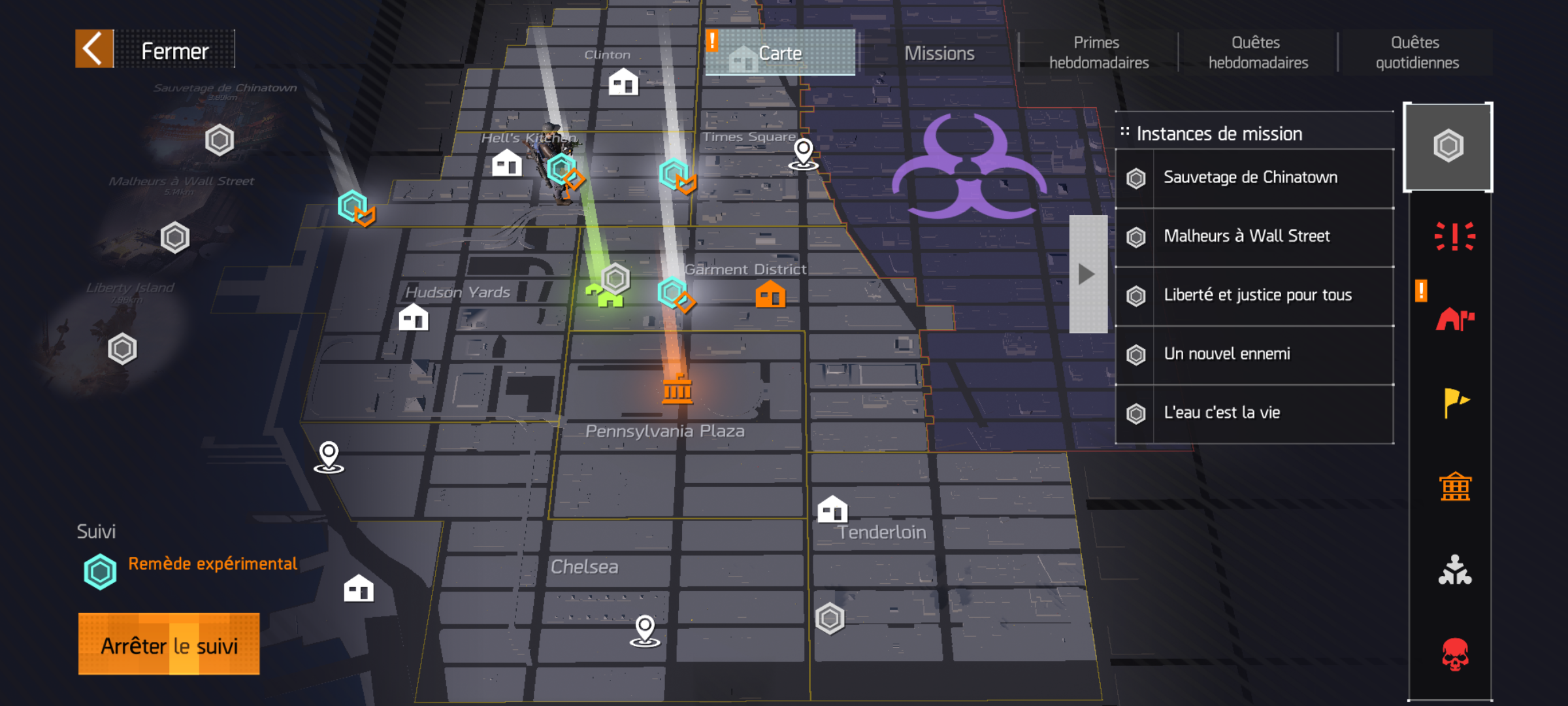Select the orange Garment District safe house

[770, 295]
